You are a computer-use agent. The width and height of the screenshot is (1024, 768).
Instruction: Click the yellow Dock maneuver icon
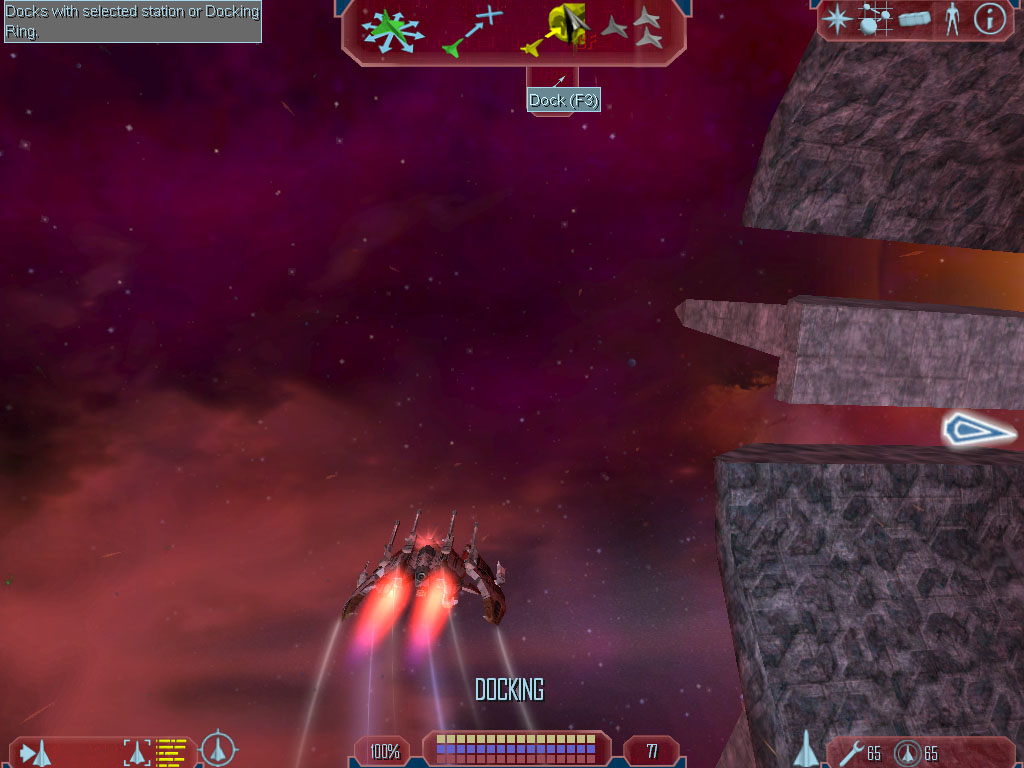(x=553, y=30)
